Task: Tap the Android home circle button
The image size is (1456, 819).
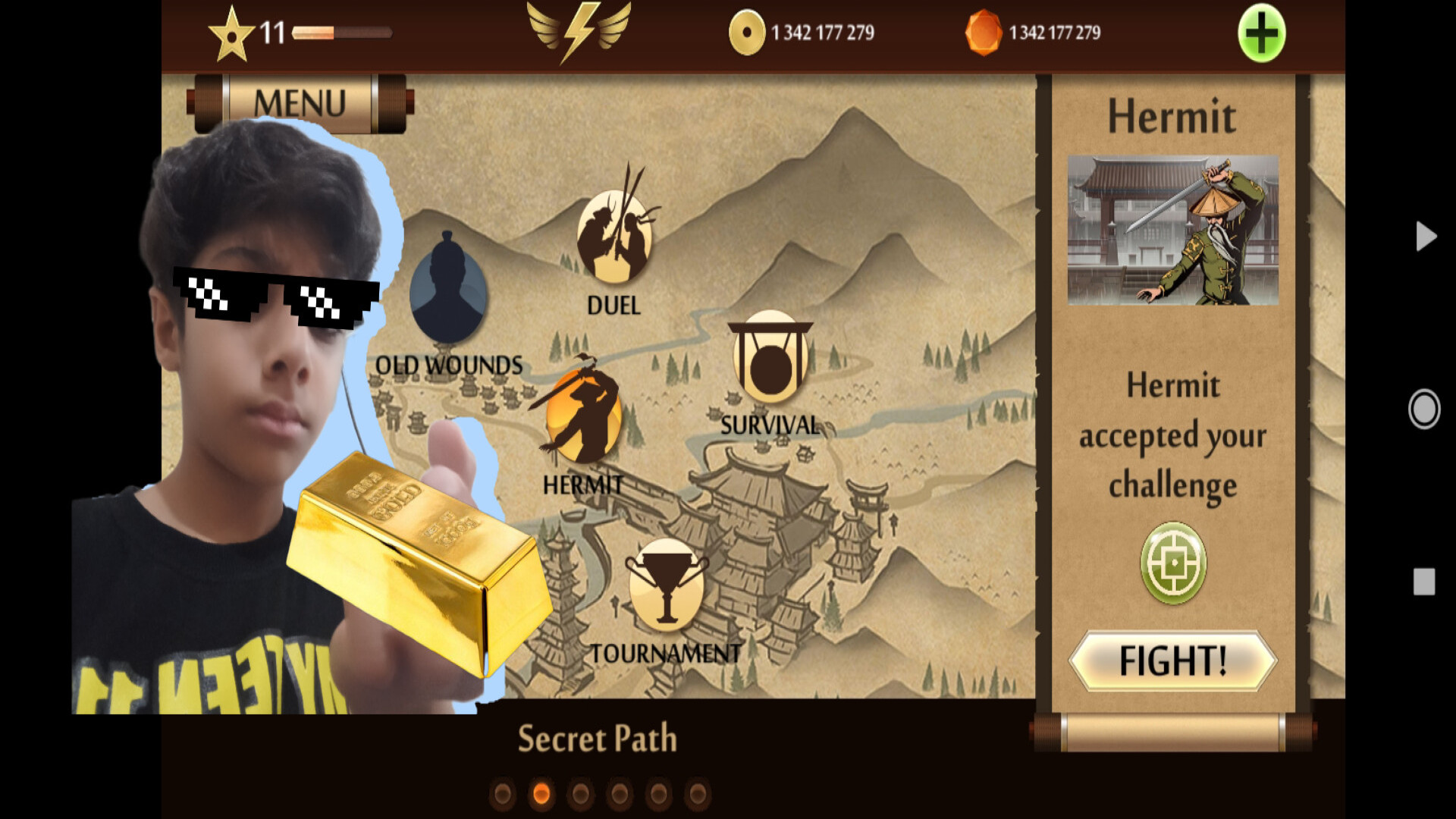Action: 1423,409
